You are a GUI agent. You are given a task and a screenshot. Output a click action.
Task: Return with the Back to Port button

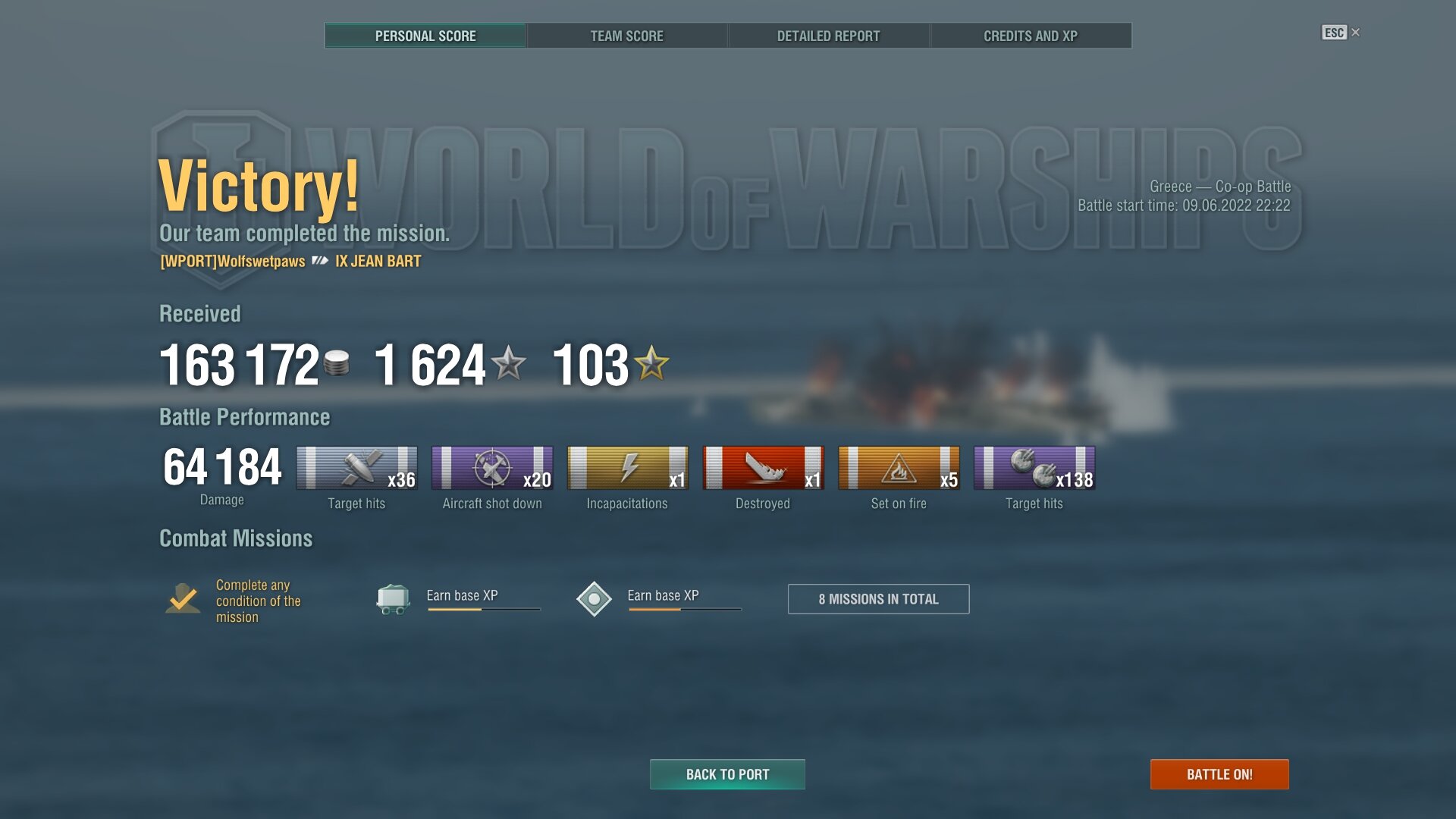point(727,774)
